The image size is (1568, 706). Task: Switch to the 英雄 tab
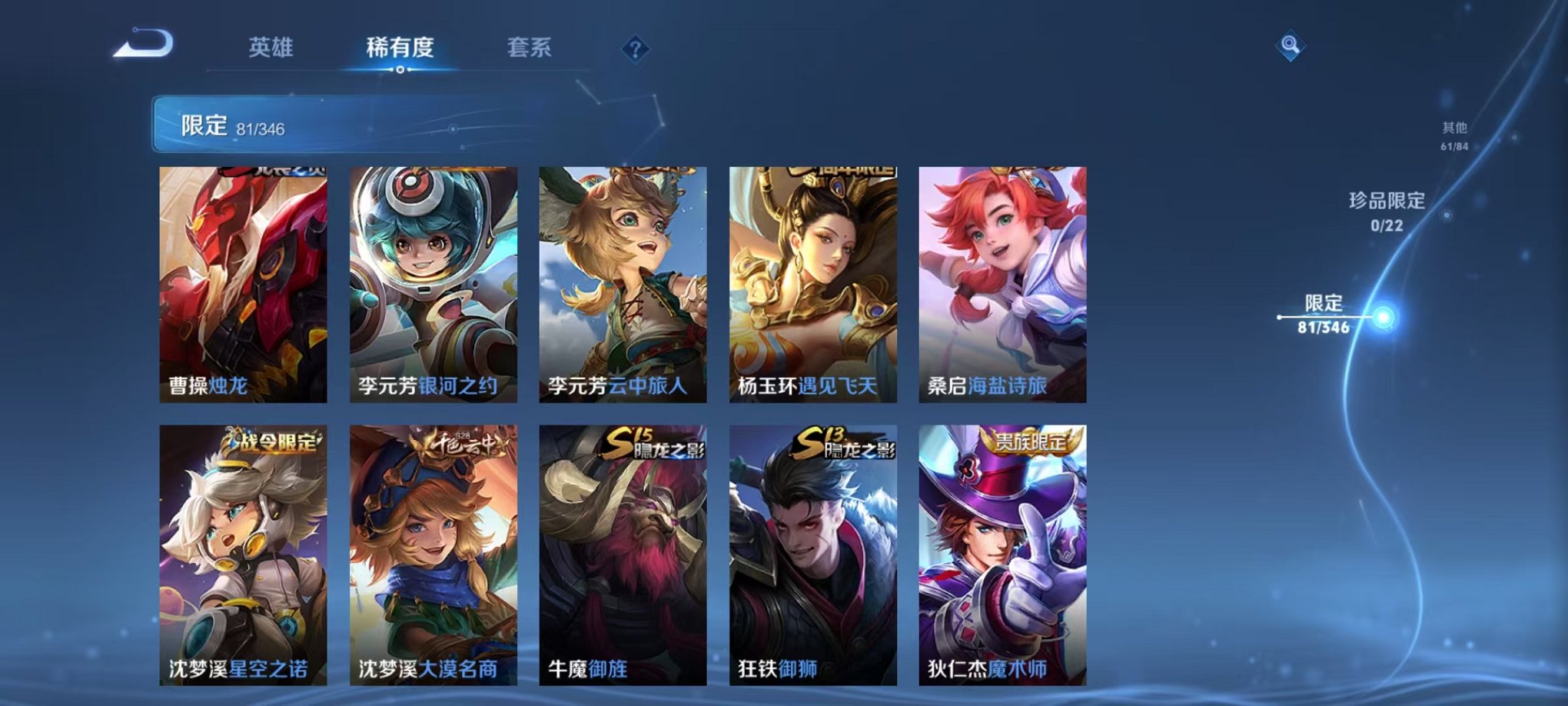269,48
